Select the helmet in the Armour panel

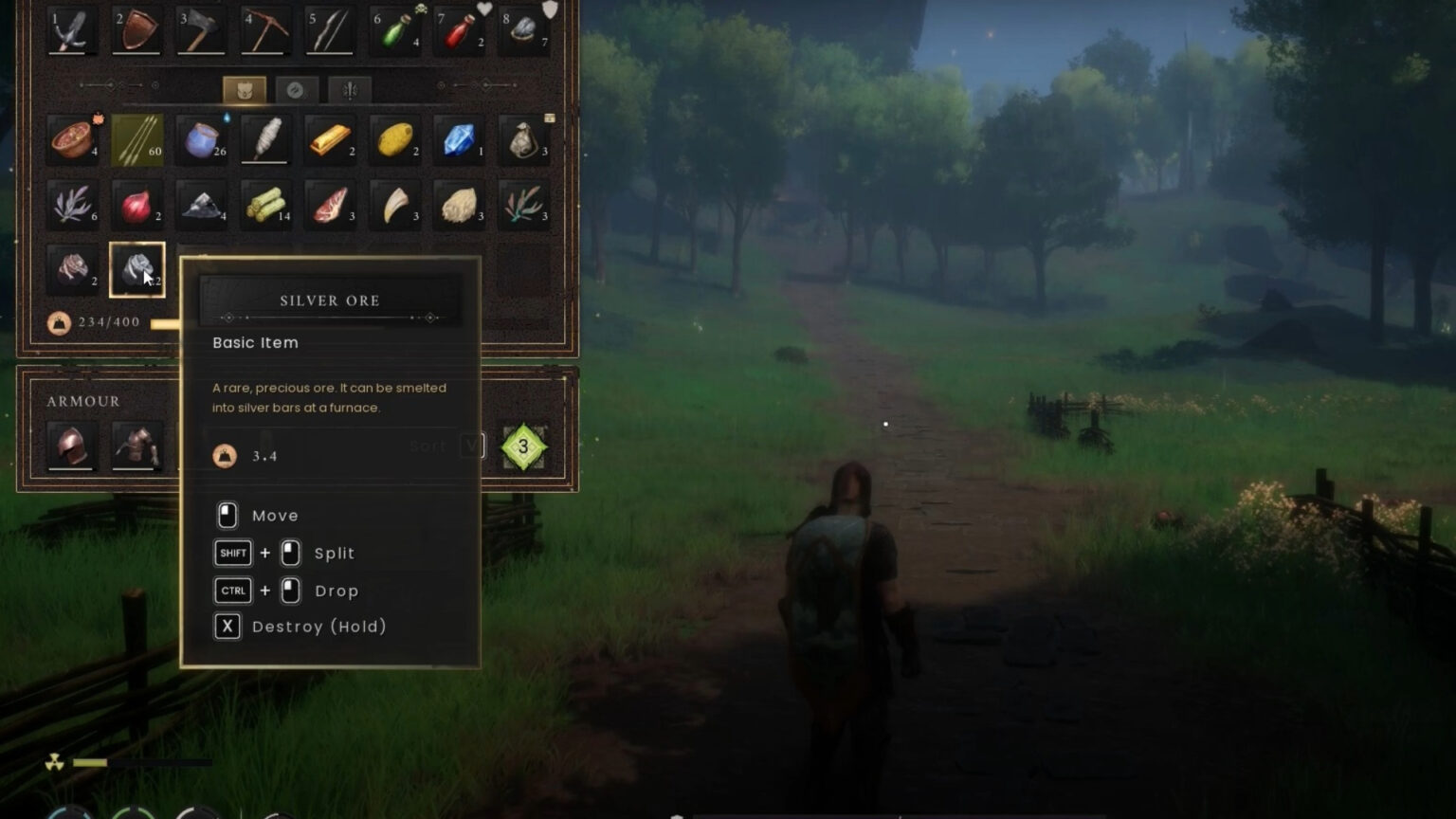tap(73, 444)
